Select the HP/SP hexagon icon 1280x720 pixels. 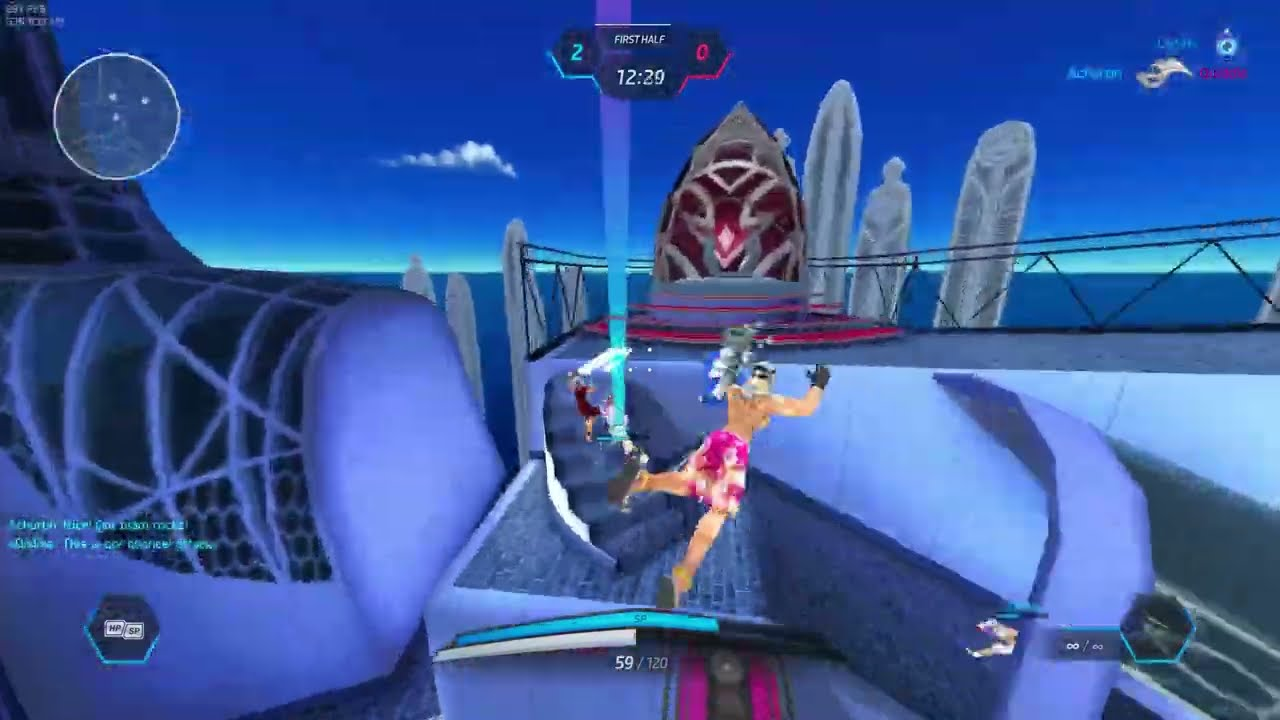click(x=122, y=630)
